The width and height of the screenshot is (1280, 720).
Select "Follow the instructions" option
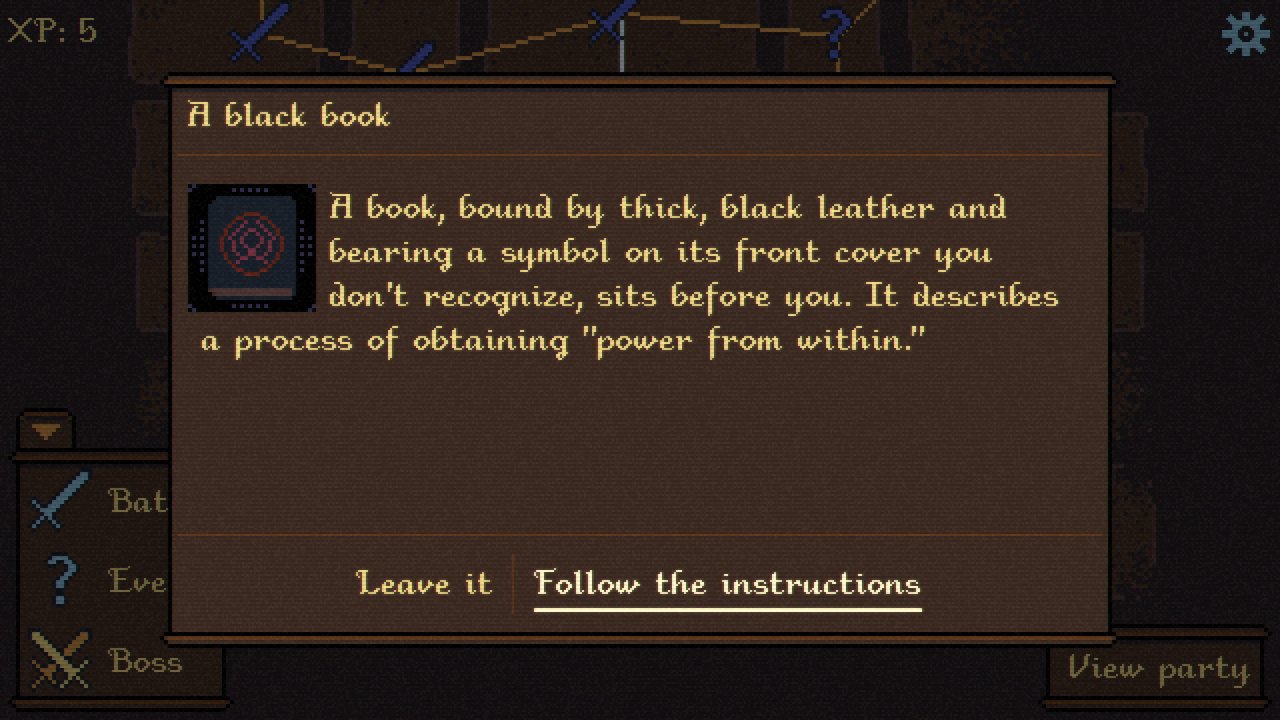pos(727,583)
